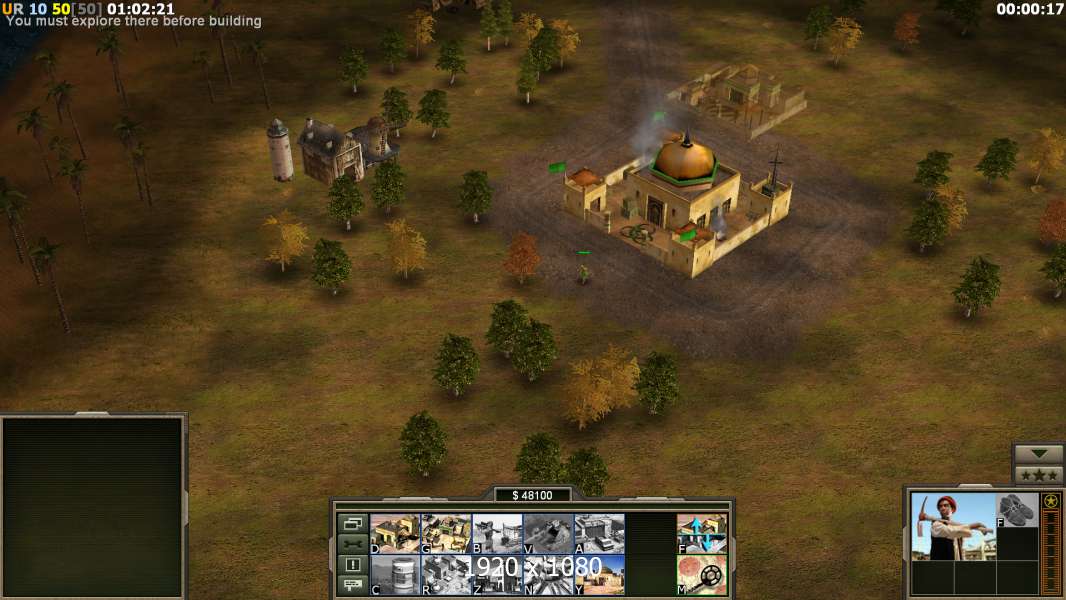Open the three-star General's powers button

(x=1038, y=475)
